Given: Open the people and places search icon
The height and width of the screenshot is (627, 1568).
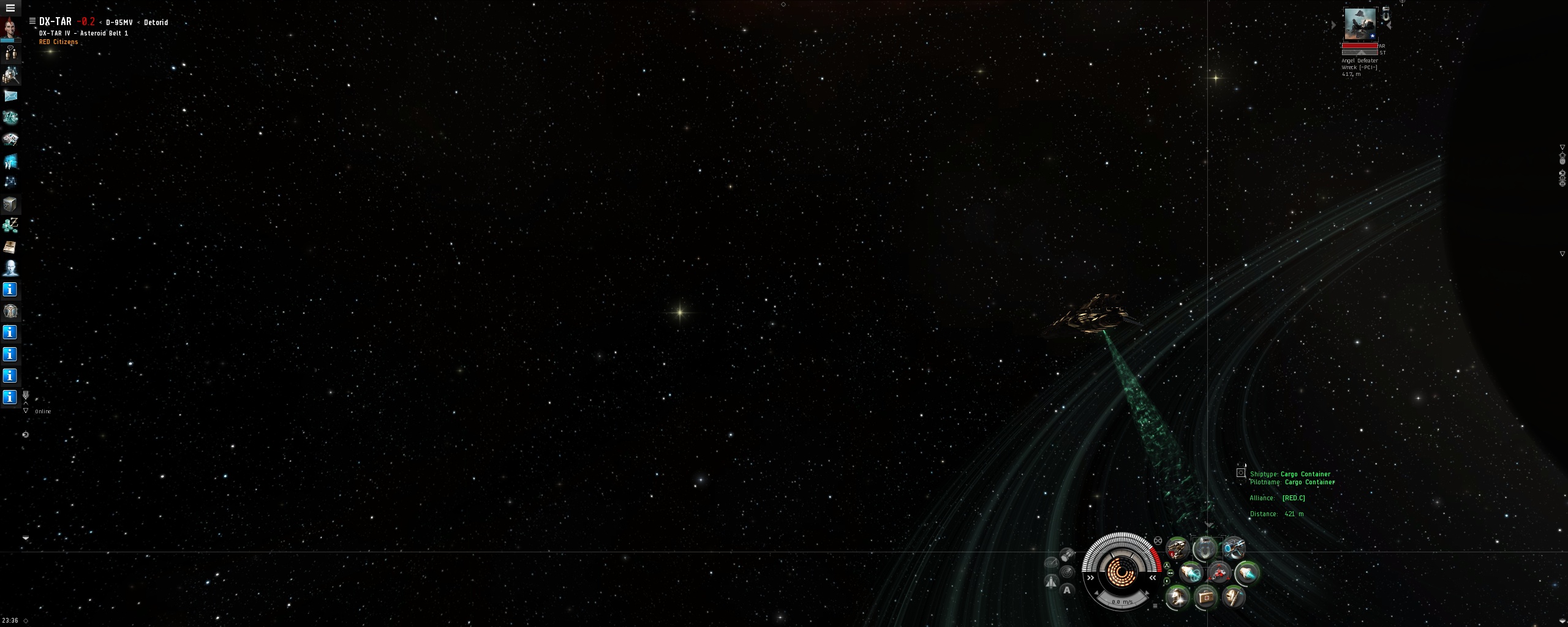Looking at the screenshot, I should [10, 75].
